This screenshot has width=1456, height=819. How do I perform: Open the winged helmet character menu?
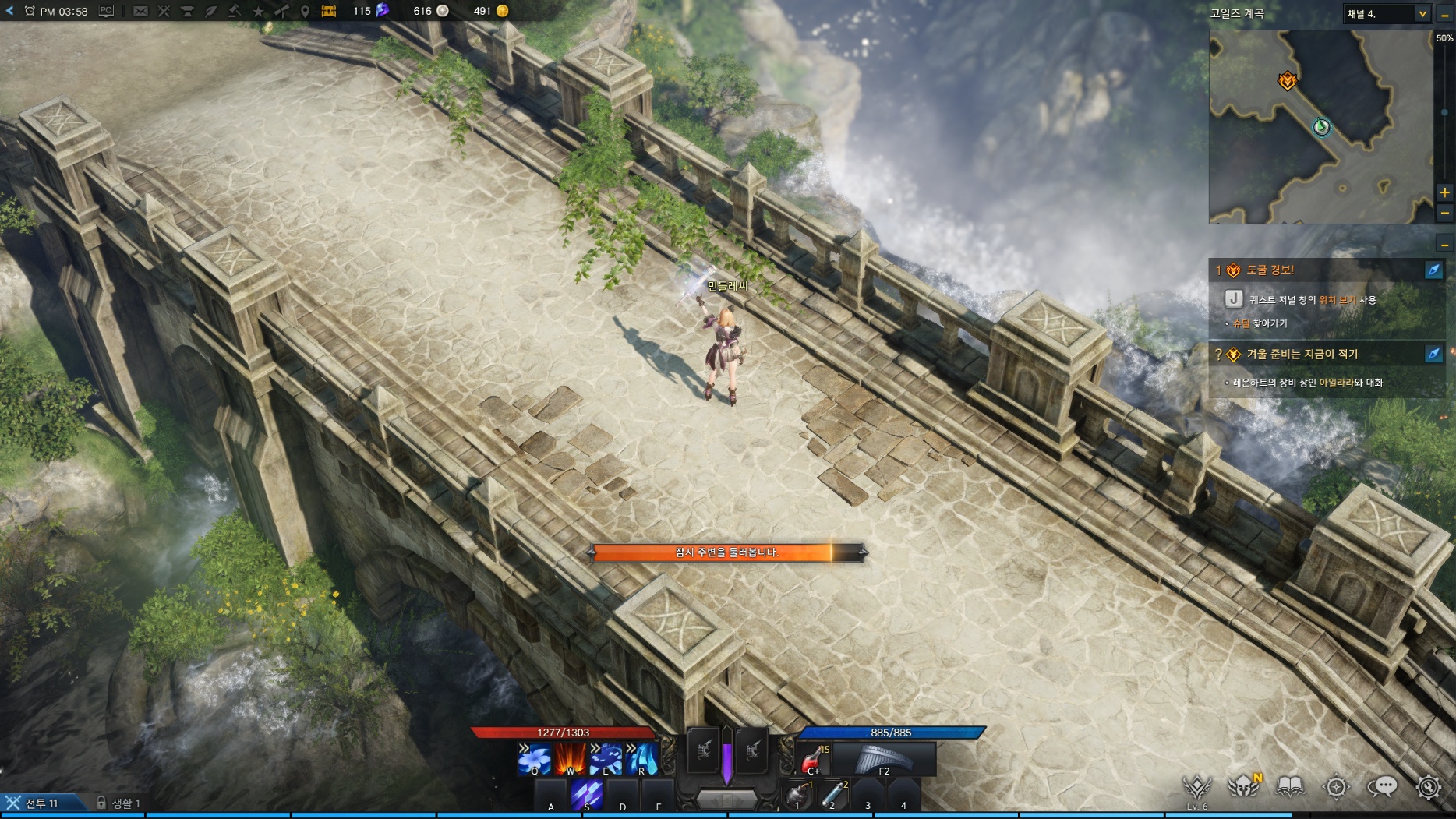tap(1243, 787)
